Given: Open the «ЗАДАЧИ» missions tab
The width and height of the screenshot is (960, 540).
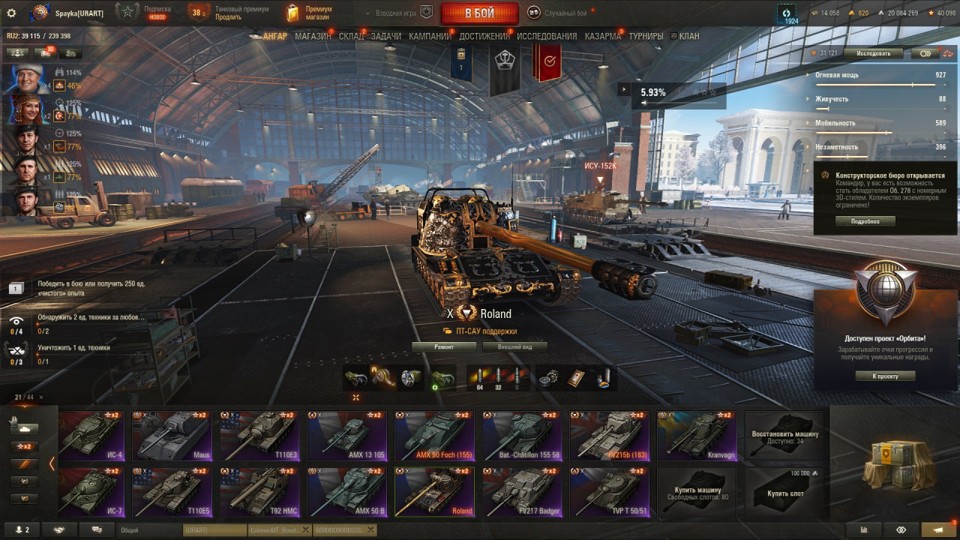Looking at the screenshot, I should [385, 36].
